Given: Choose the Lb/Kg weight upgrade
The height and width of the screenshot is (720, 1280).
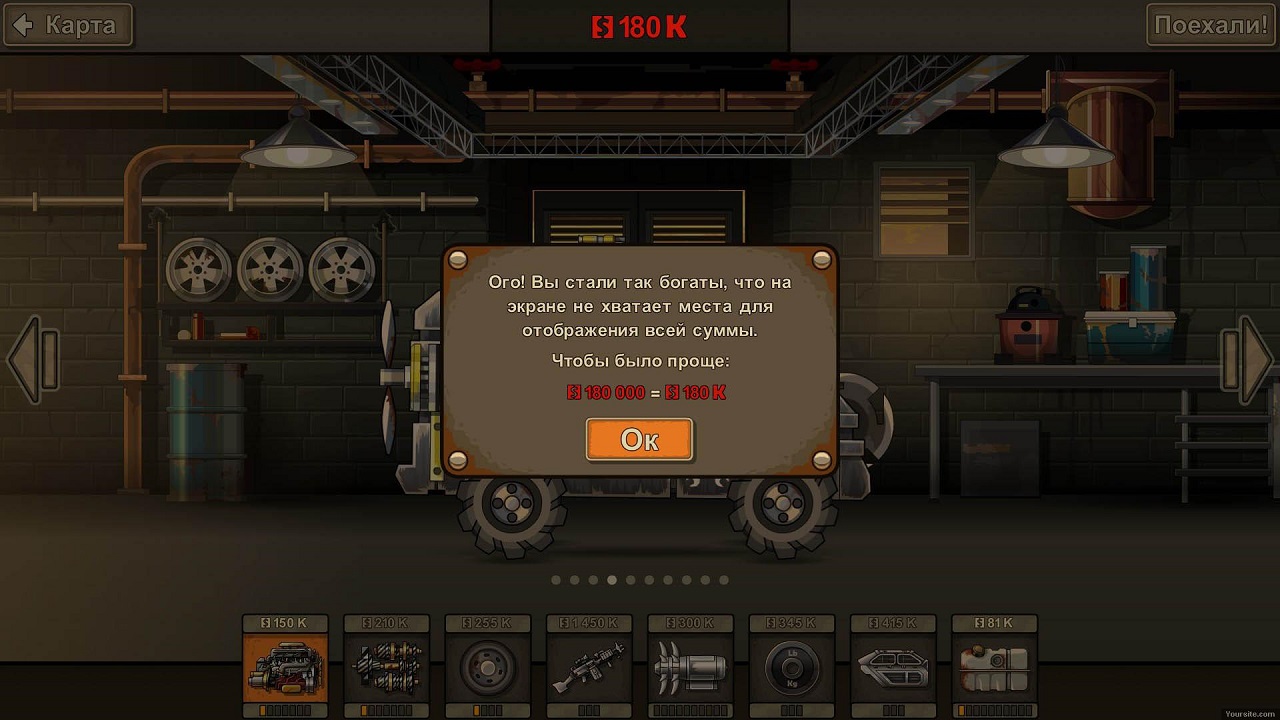Looking at the screenshot, I should pyautogui.click(x=791, y=666).
